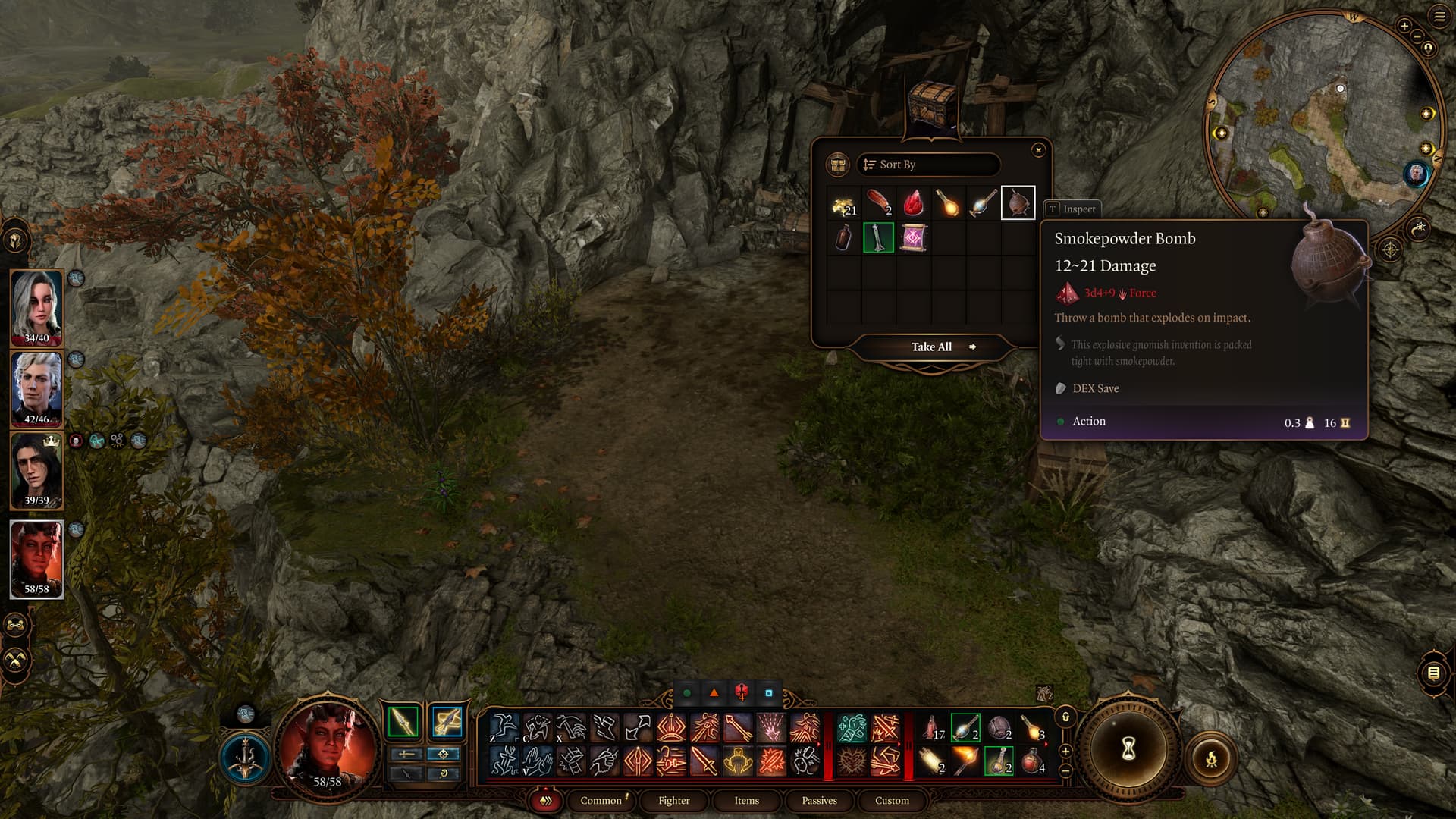Select the Smokepowder Bomb in the chest
This screenshot has width=1456, height=819.
click(x=1018, y=203)
